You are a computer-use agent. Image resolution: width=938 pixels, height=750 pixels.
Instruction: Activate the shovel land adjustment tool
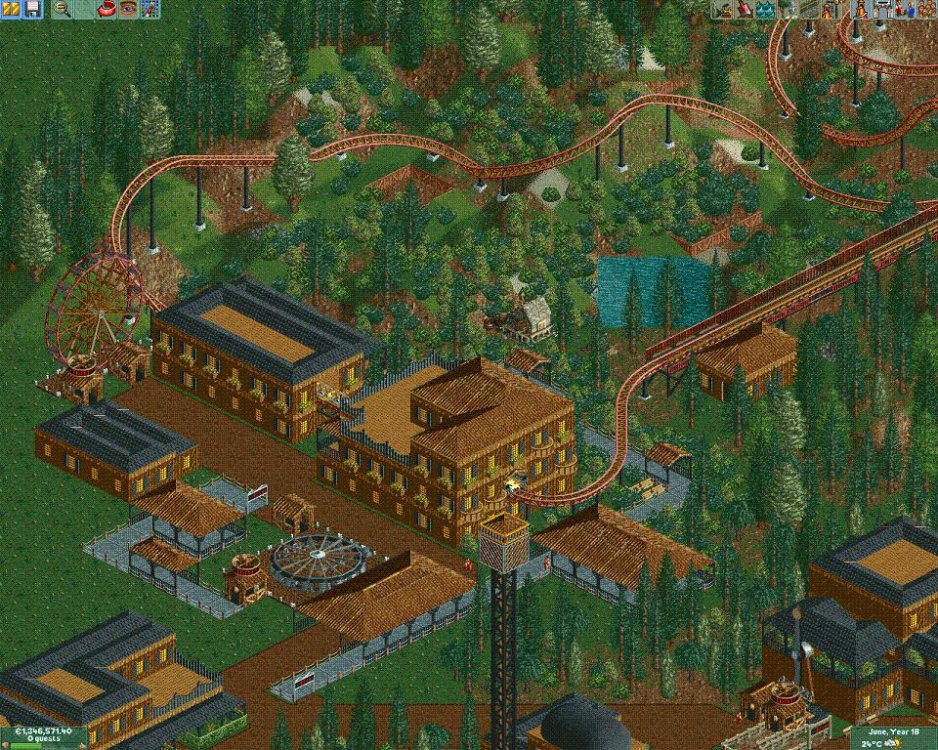(744, 9)
